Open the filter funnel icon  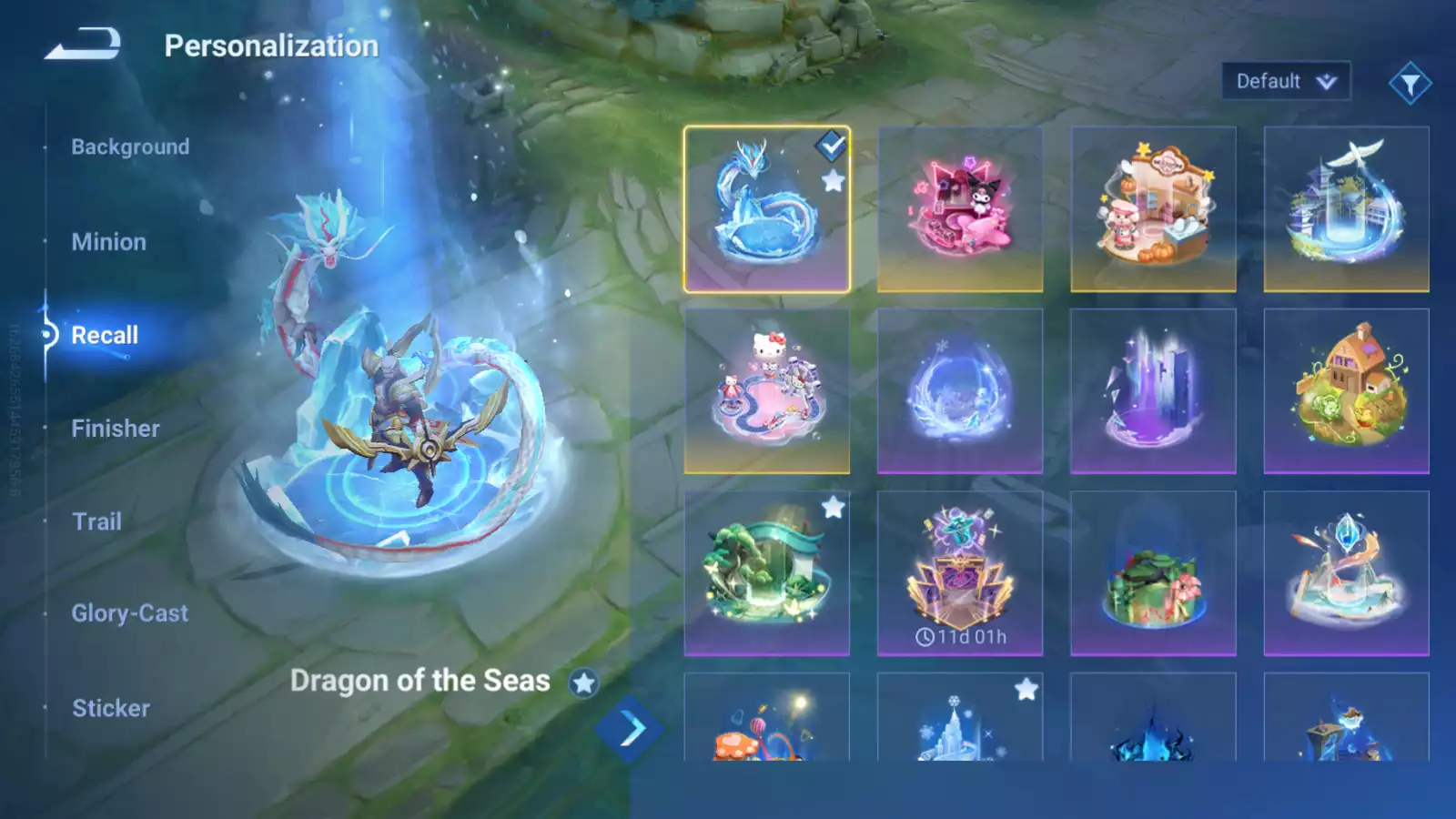1410,81
